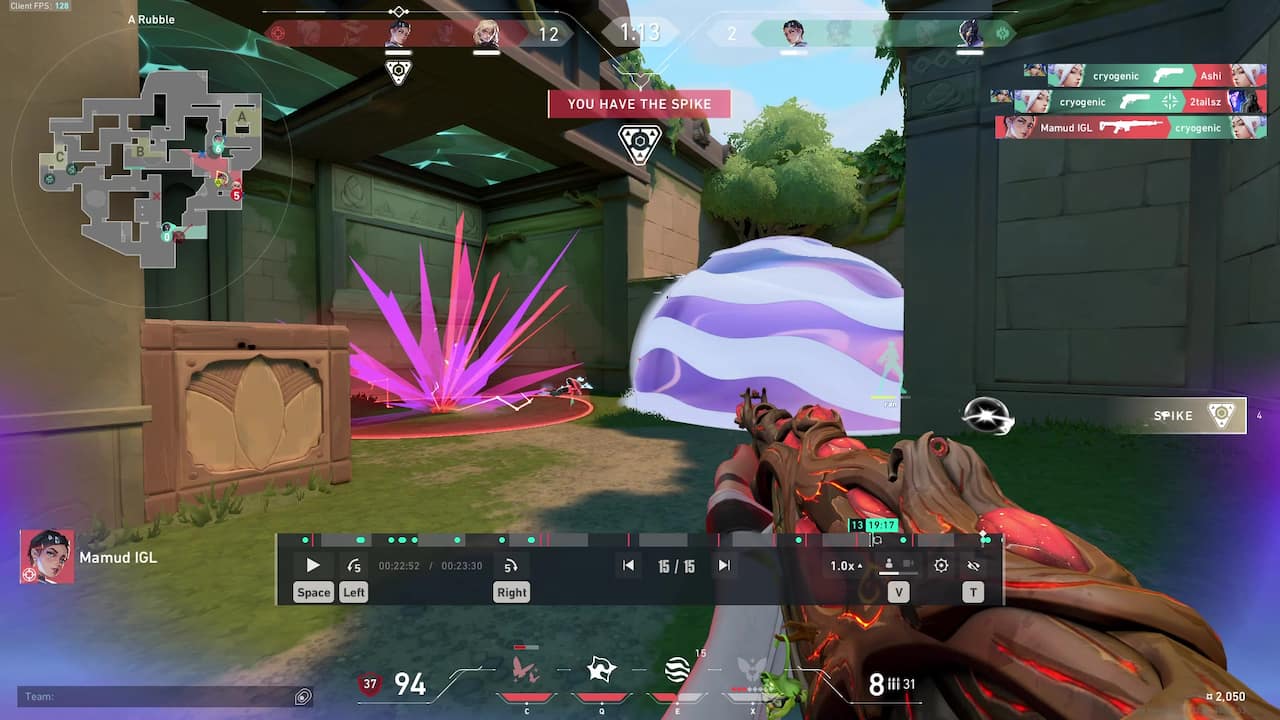This screenshot has width=1280, height=720.
Task: Select the Spike inventory slot
Action: 1196,416
